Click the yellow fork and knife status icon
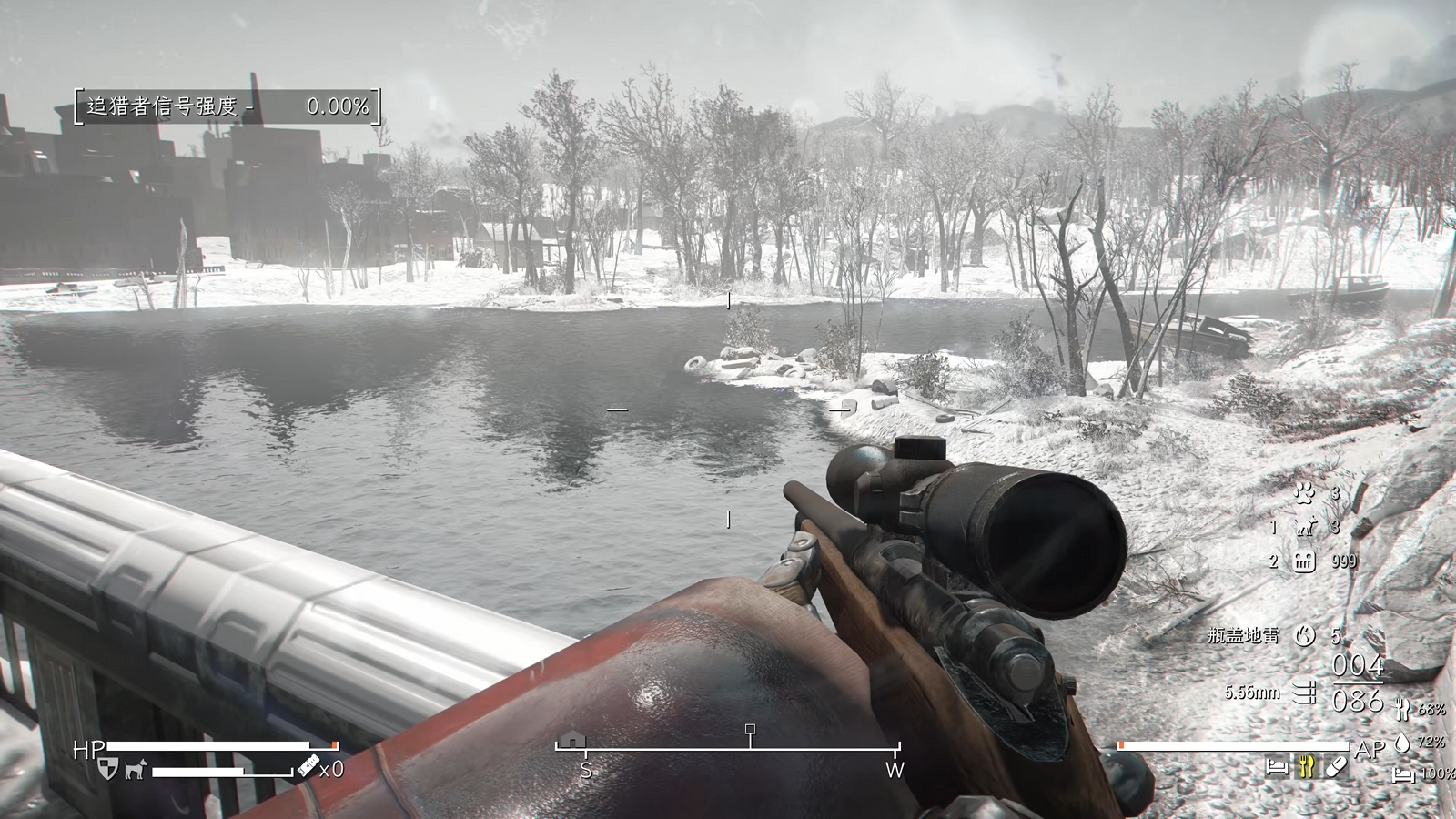Image resolution: width=1456 pixels, height=819 pixels. (x=1307, y=766)
